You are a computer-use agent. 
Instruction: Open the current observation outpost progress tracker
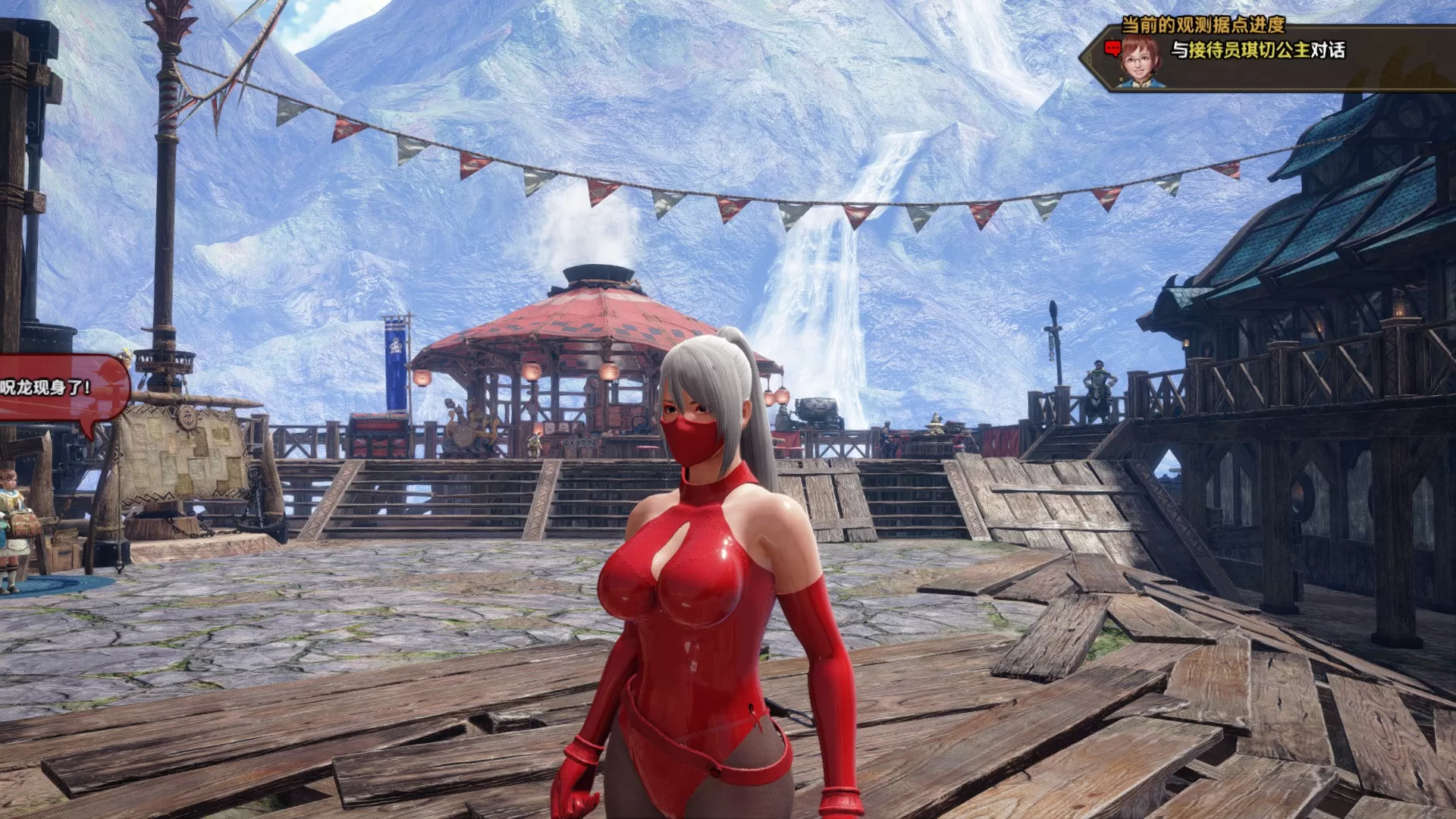tap(1203, 25)
